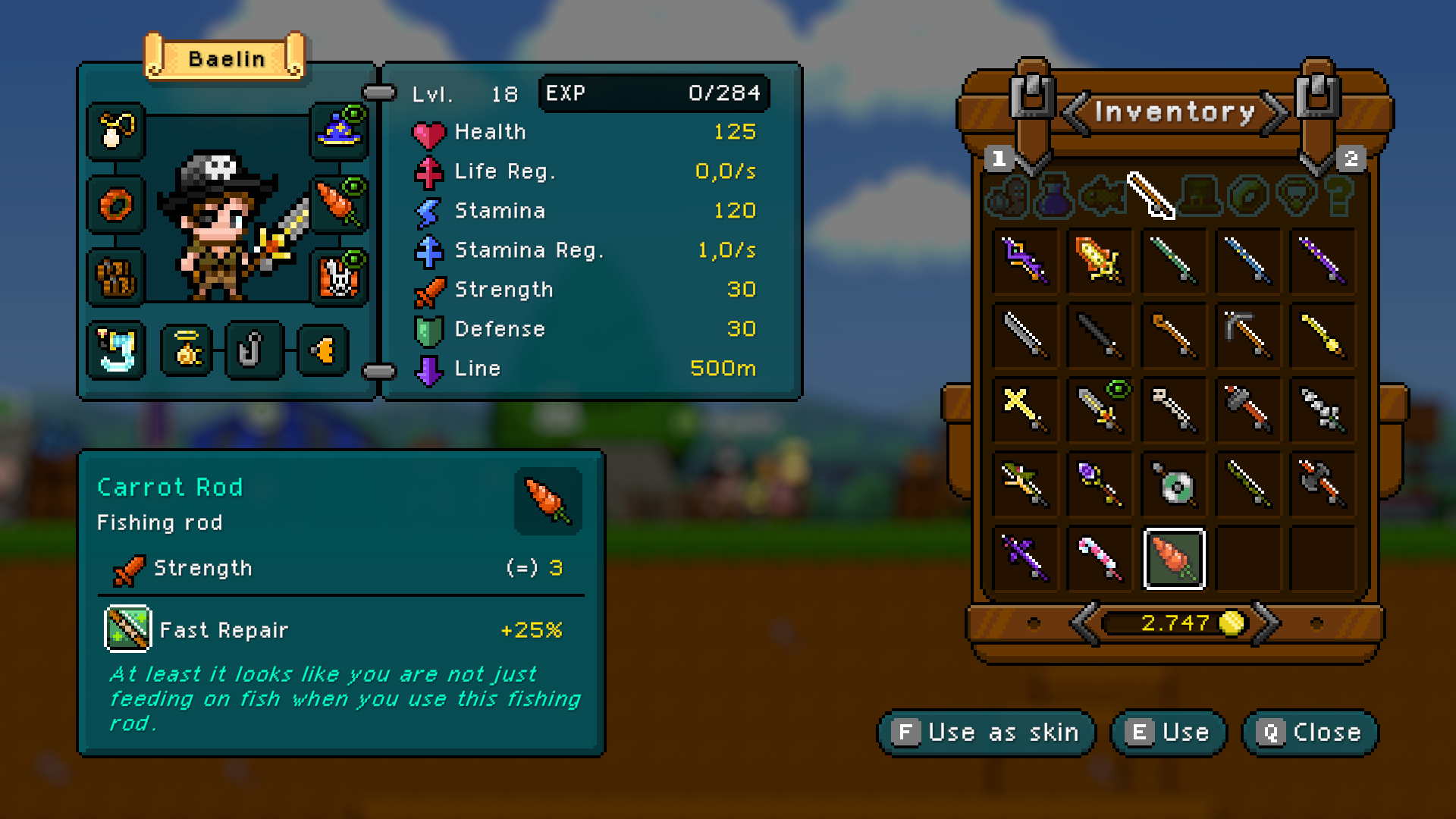Open the equipped orange ring slot
Screen dimensions: 1456x819
pyautogui.click(x=116, y=204)
